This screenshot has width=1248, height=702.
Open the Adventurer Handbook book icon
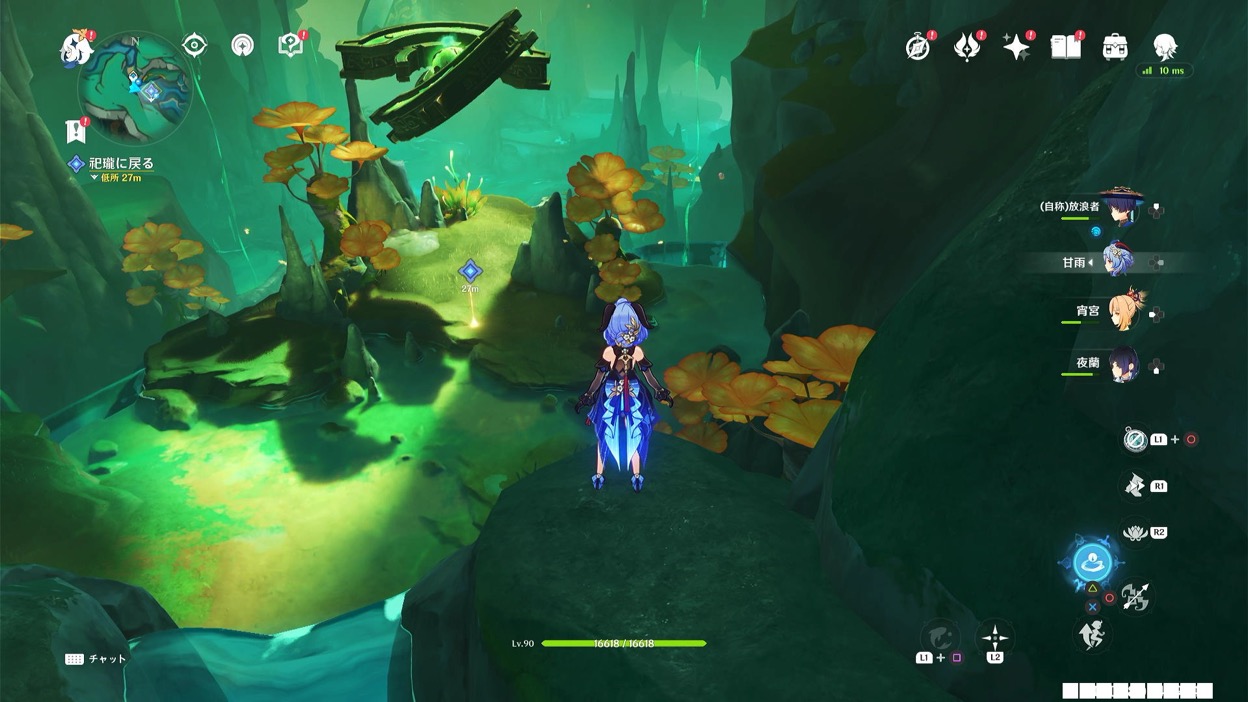[1065, 46]
